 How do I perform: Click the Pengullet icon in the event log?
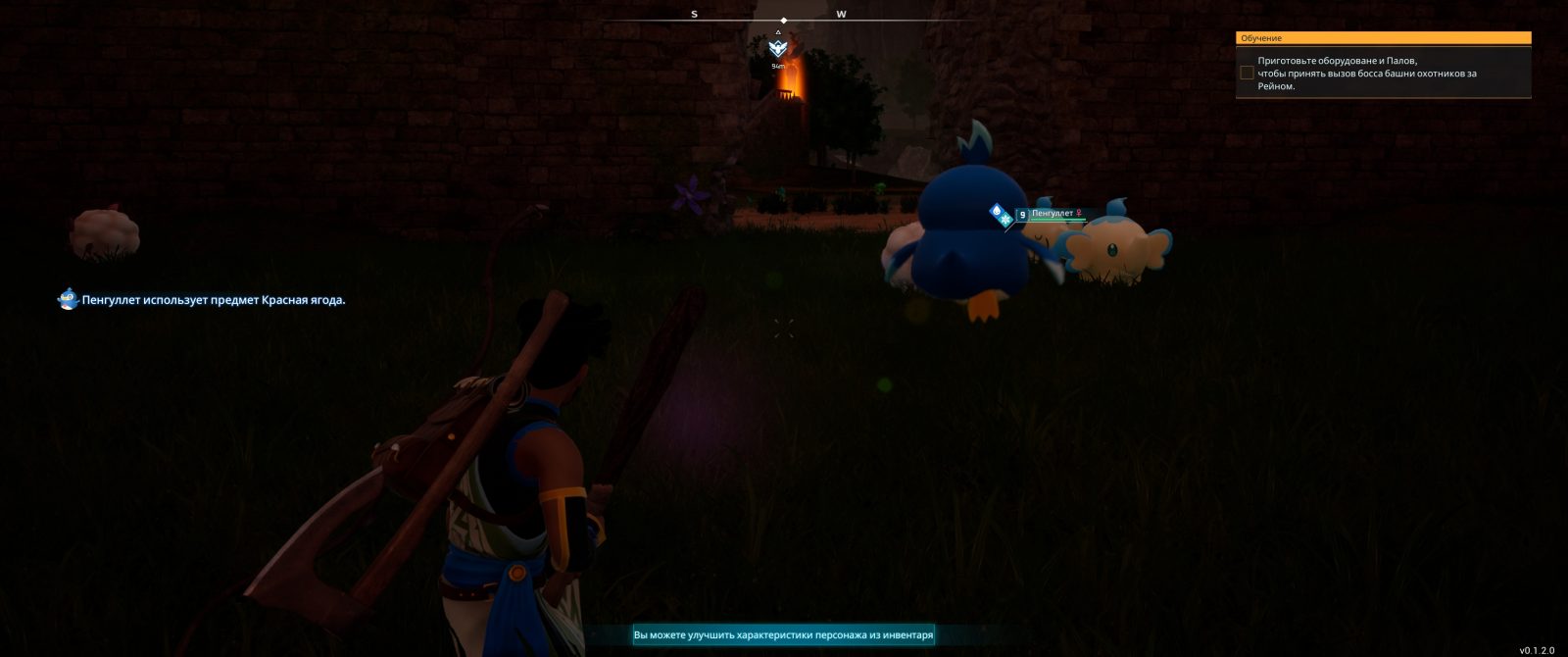(68, 299)
